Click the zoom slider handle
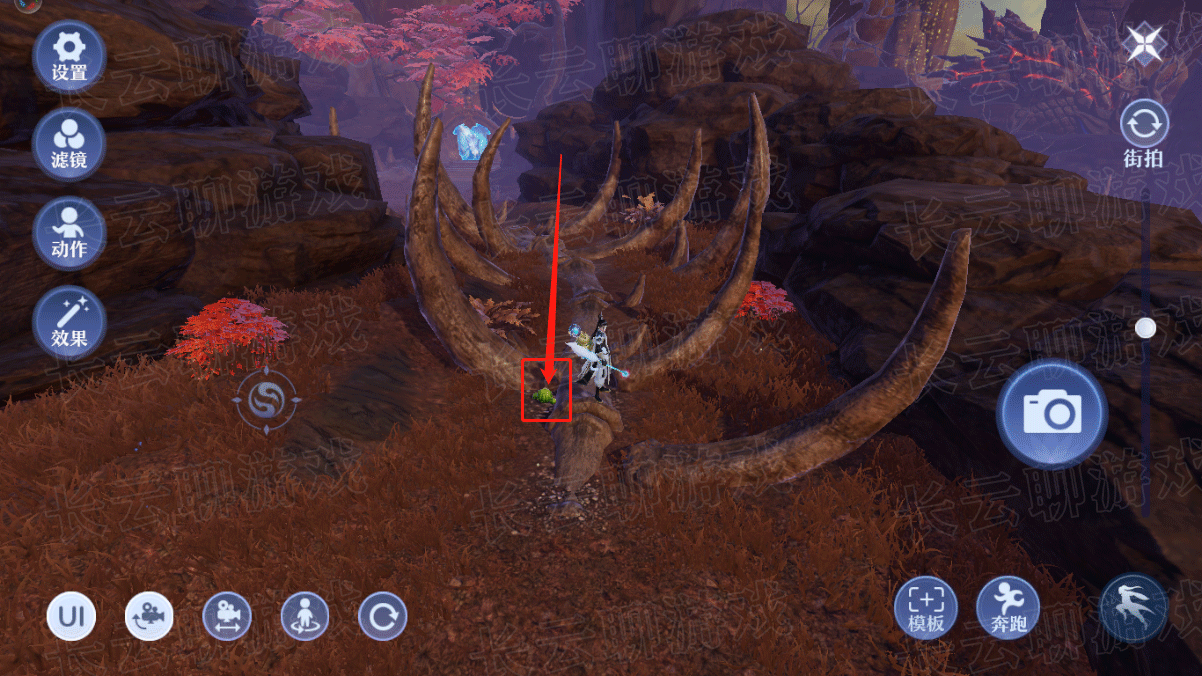 click(1146, 327)
